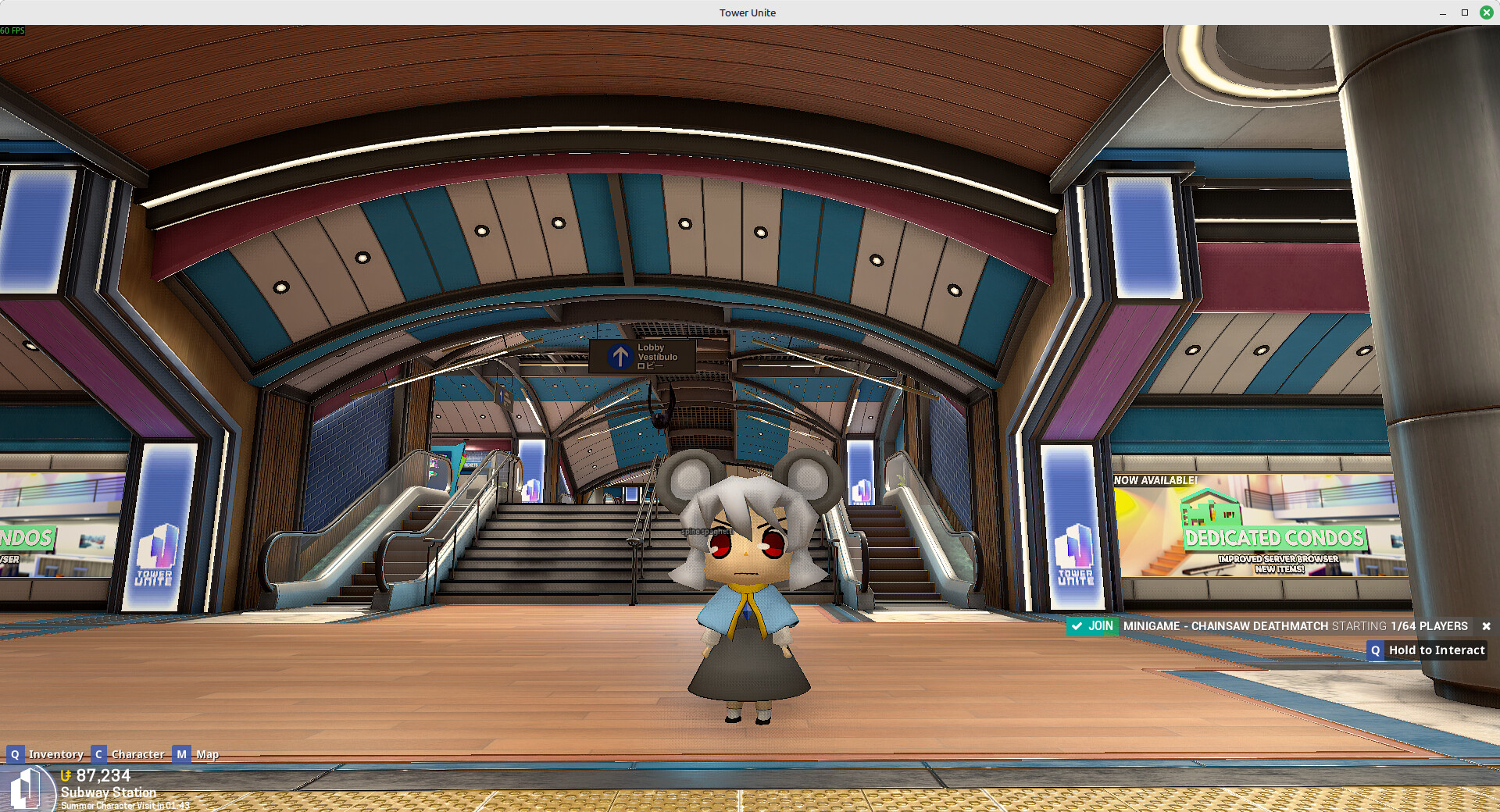Open the Character menu label

click(137, 754)
